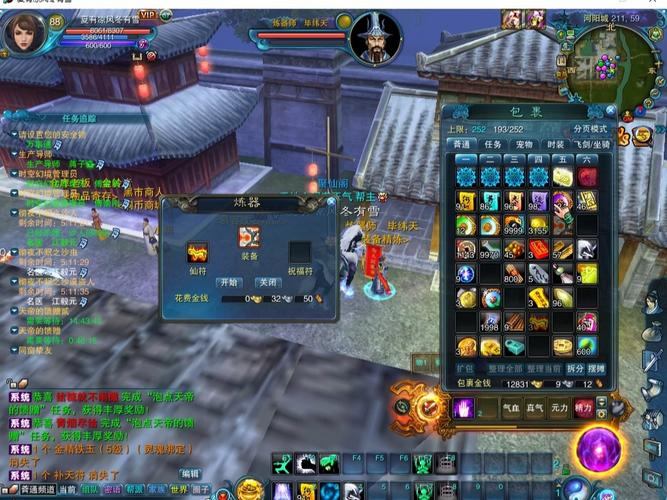Toggle the 分页模式 paging mode button
667x500 pixels.
[589, 128]
